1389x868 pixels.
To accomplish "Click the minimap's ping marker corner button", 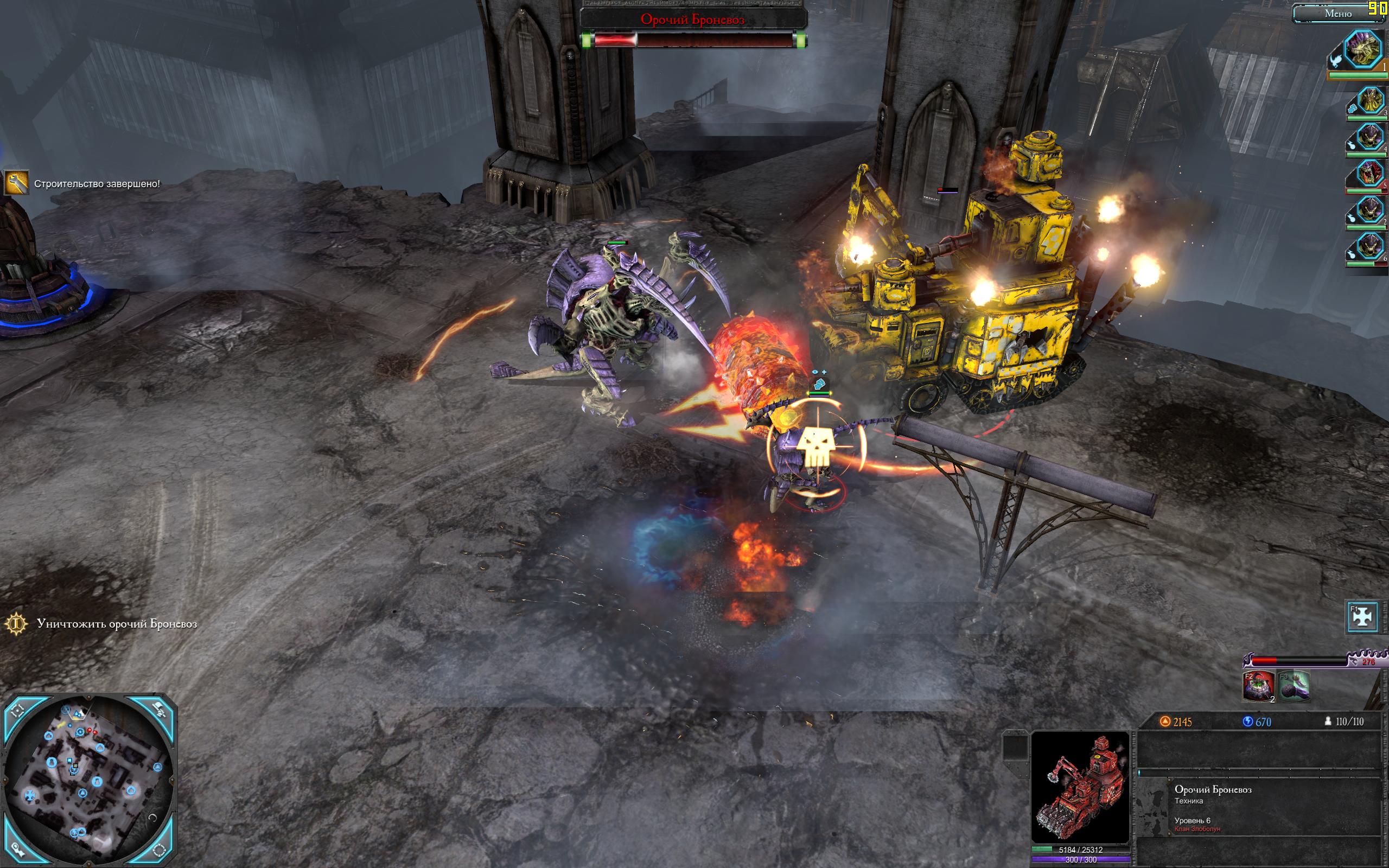I will click(x=17, y=850).
